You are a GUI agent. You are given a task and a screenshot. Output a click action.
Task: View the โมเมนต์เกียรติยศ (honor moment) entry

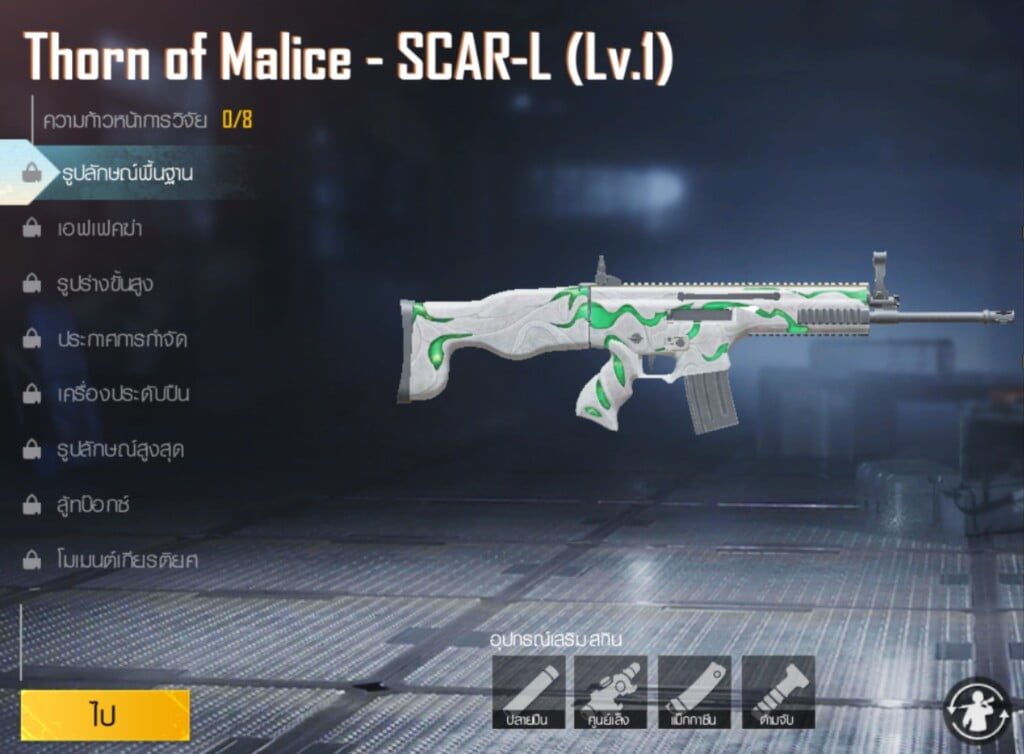(127, 559)
